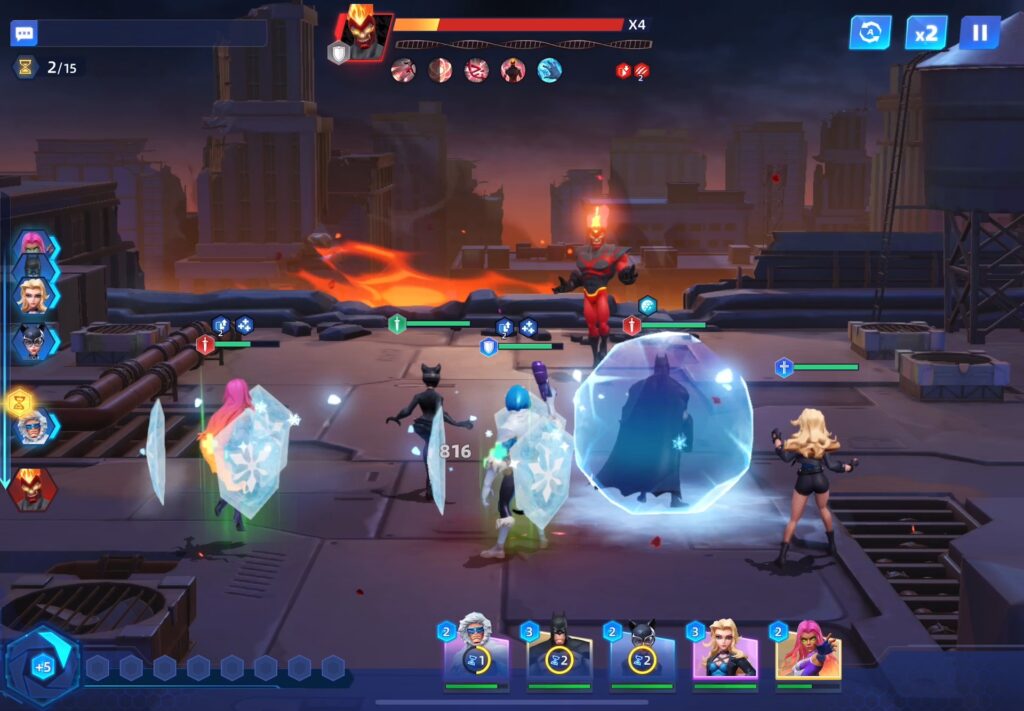Screen dimensions: 1024x711
Task: Inspect the boss's red buff status icons
Action: pos(632,70)
